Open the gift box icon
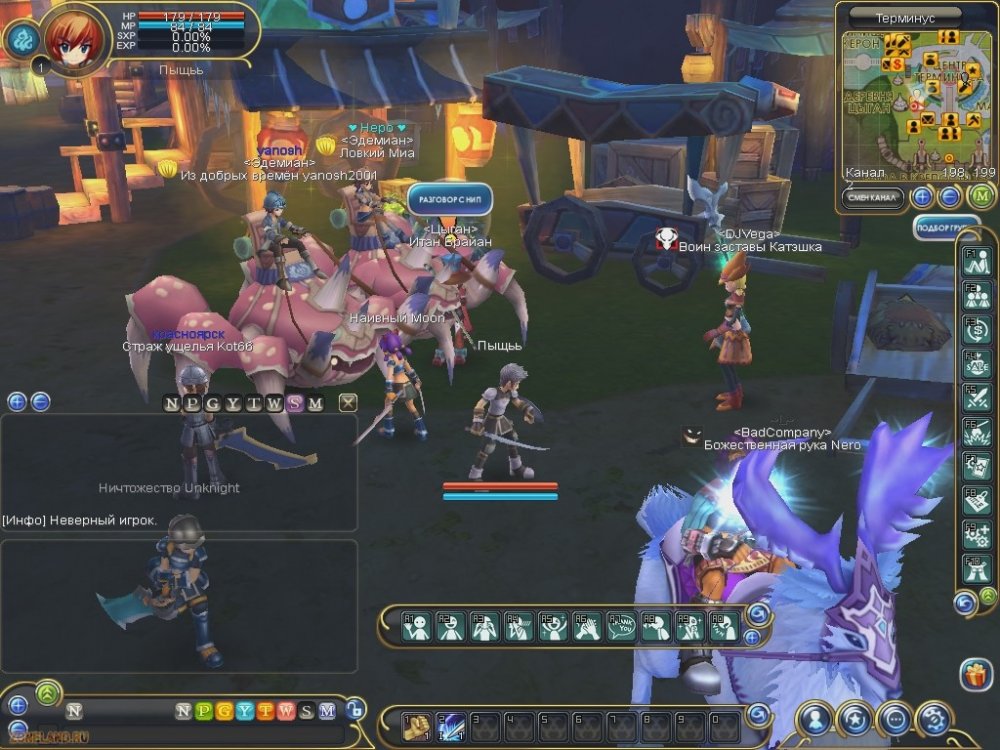The image size is (1000, 750). [975, 675]
